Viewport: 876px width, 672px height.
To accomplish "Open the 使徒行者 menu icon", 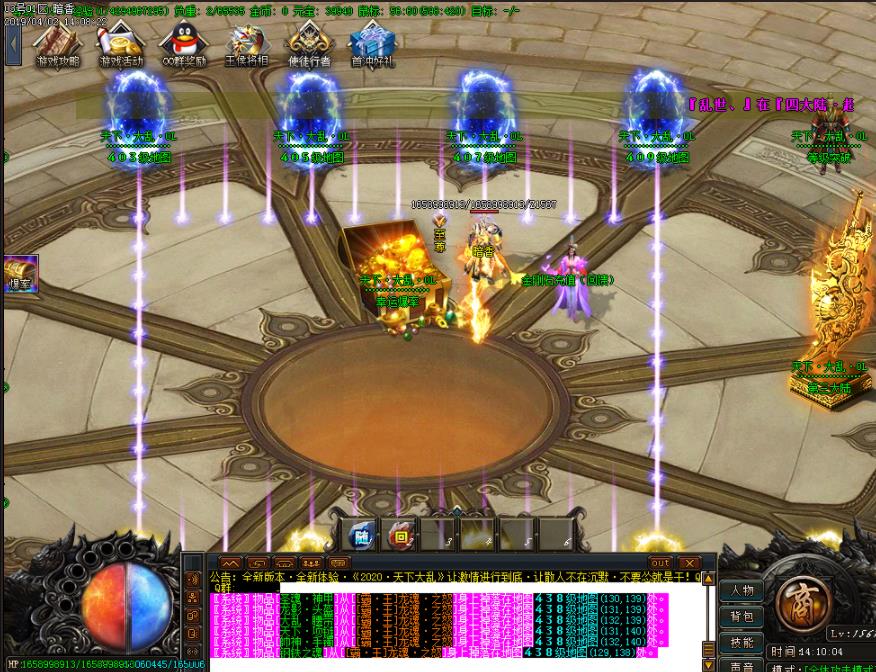I will [309, 45].
